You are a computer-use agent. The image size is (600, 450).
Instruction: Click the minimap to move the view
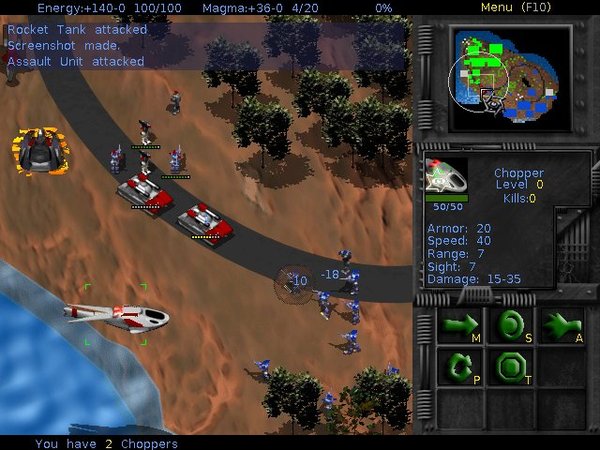pos(510,76)
